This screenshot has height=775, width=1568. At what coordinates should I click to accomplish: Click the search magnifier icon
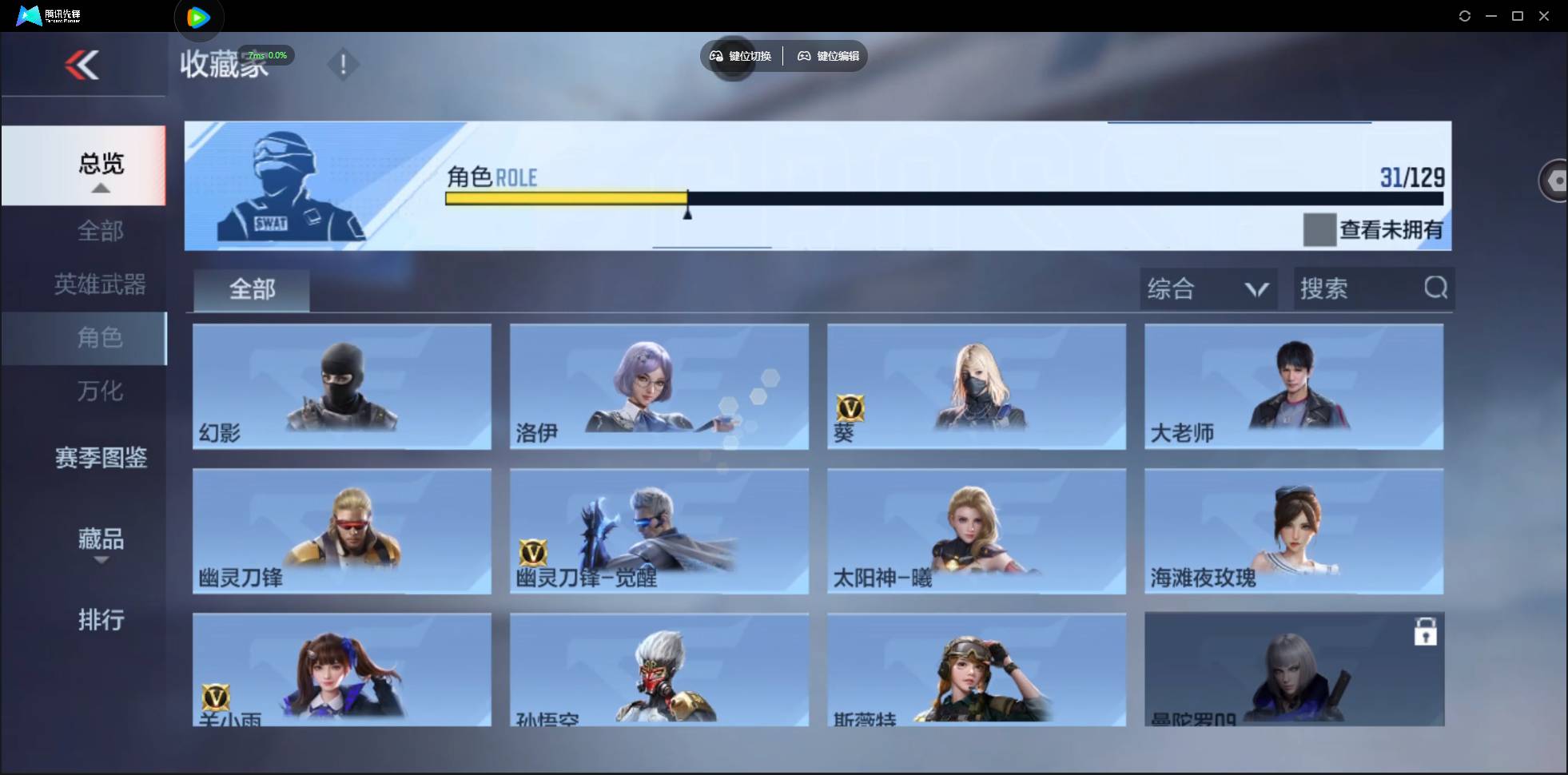pos(1436,288)
